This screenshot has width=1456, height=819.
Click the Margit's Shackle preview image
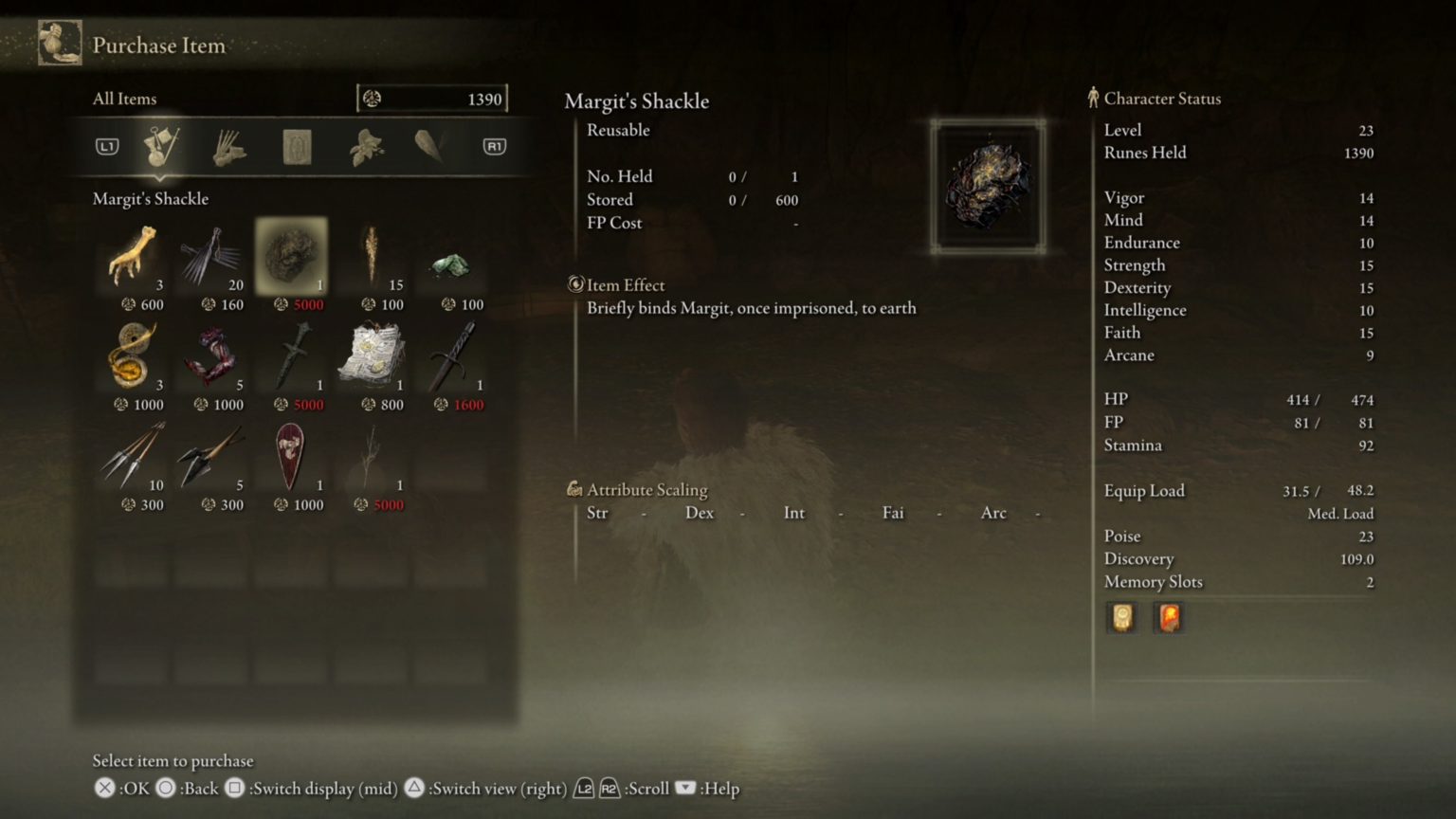pyautogui.click(x=990, y=184)
